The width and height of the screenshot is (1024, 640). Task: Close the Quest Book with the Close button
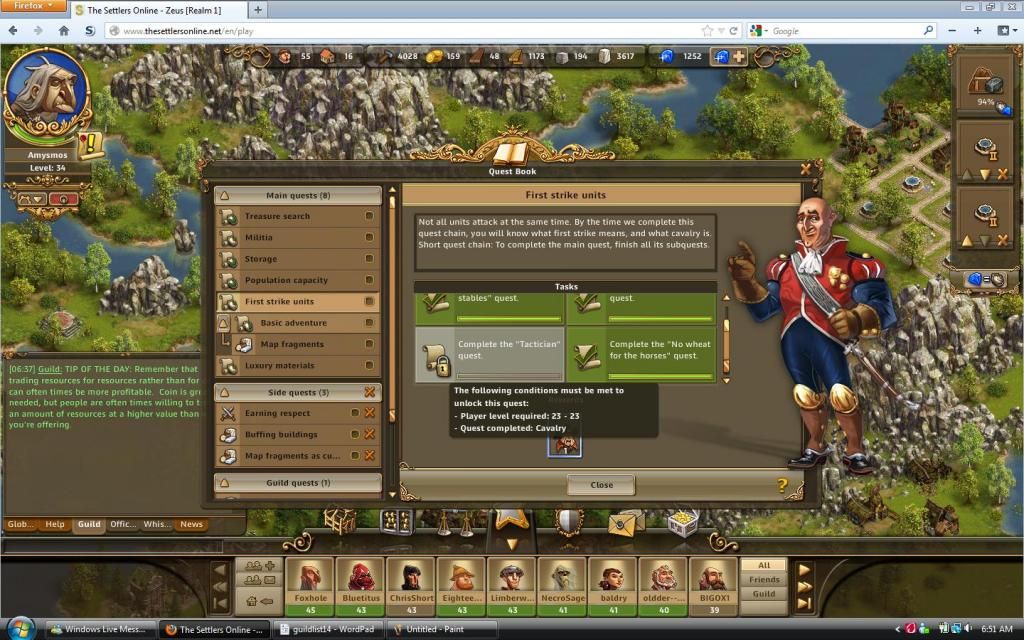pos(601,485)
